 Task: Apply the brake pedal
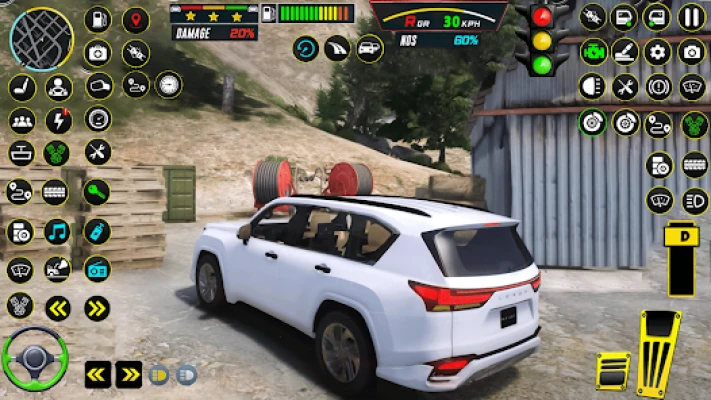[612, 371]
